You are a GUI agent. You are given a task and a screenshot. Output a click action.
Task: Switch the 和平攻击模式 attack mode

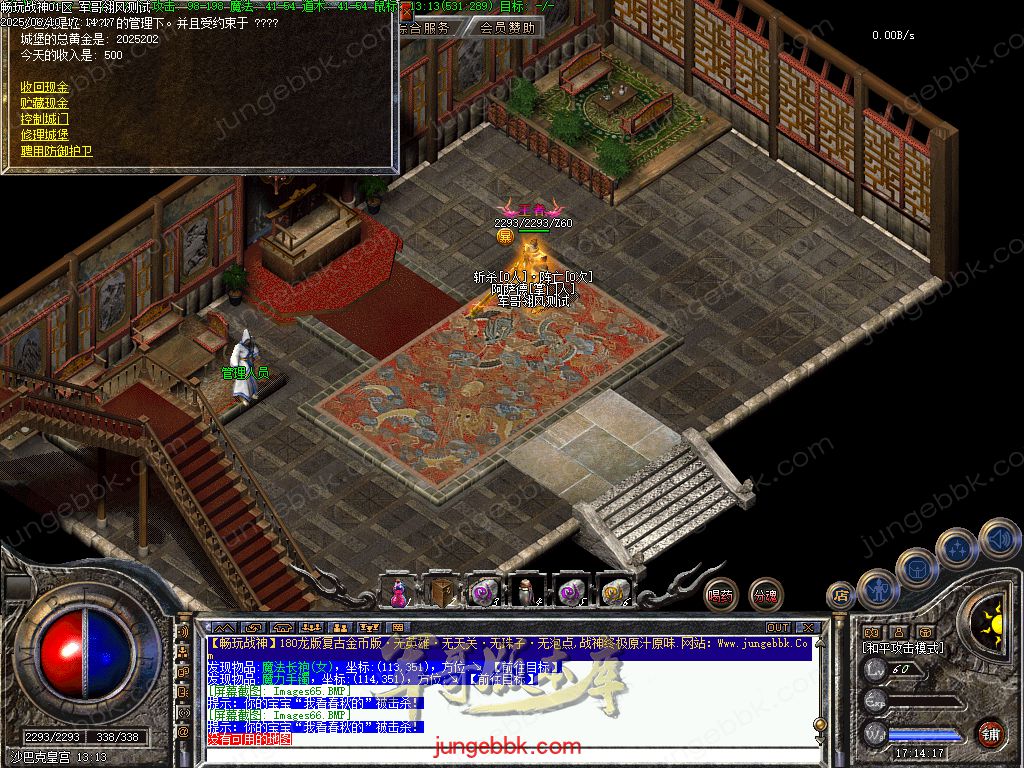pos(903,648)
